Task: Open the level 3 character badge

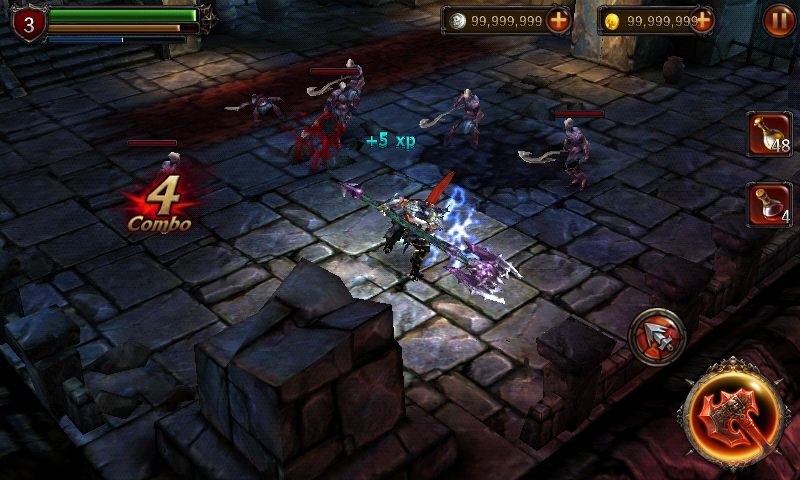Action: 27,24
